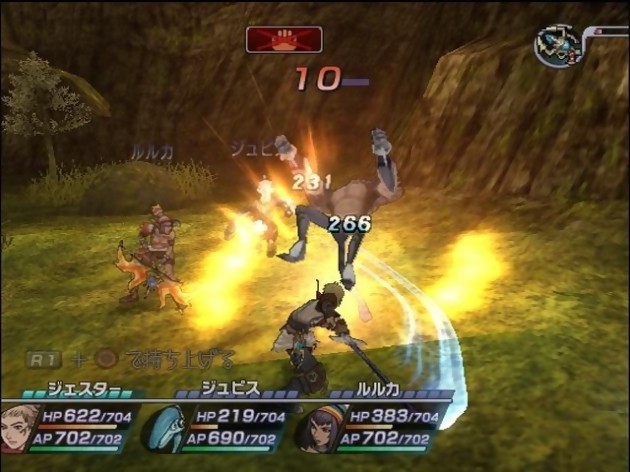Click the red paw enemy indicator
Image resolution: width=630 pixels, height=472 pixels.
coord(284,40)
